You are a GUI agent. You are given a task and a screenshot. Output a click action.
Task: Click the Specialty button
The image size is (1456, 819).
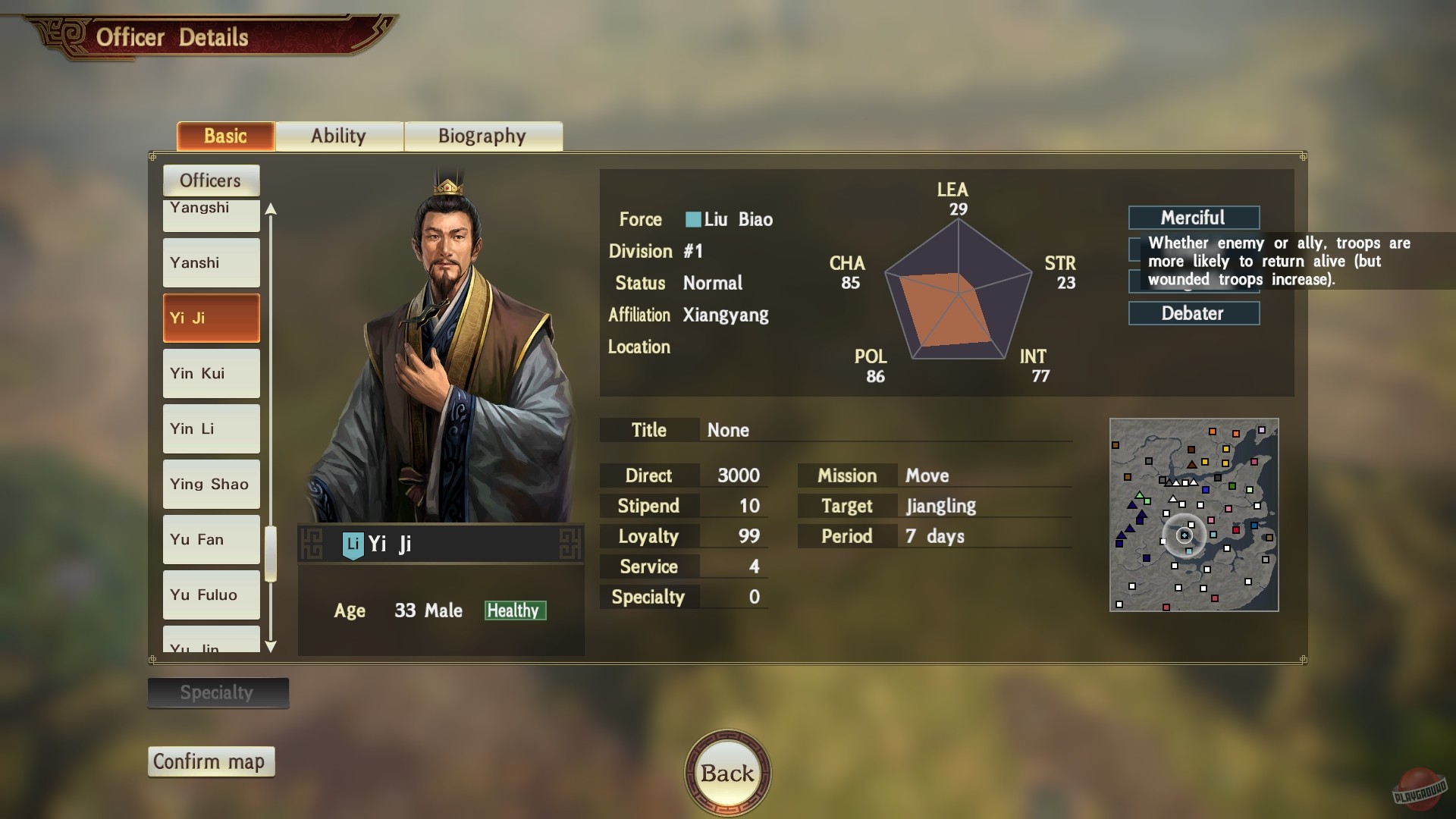(x=218, y=692)
